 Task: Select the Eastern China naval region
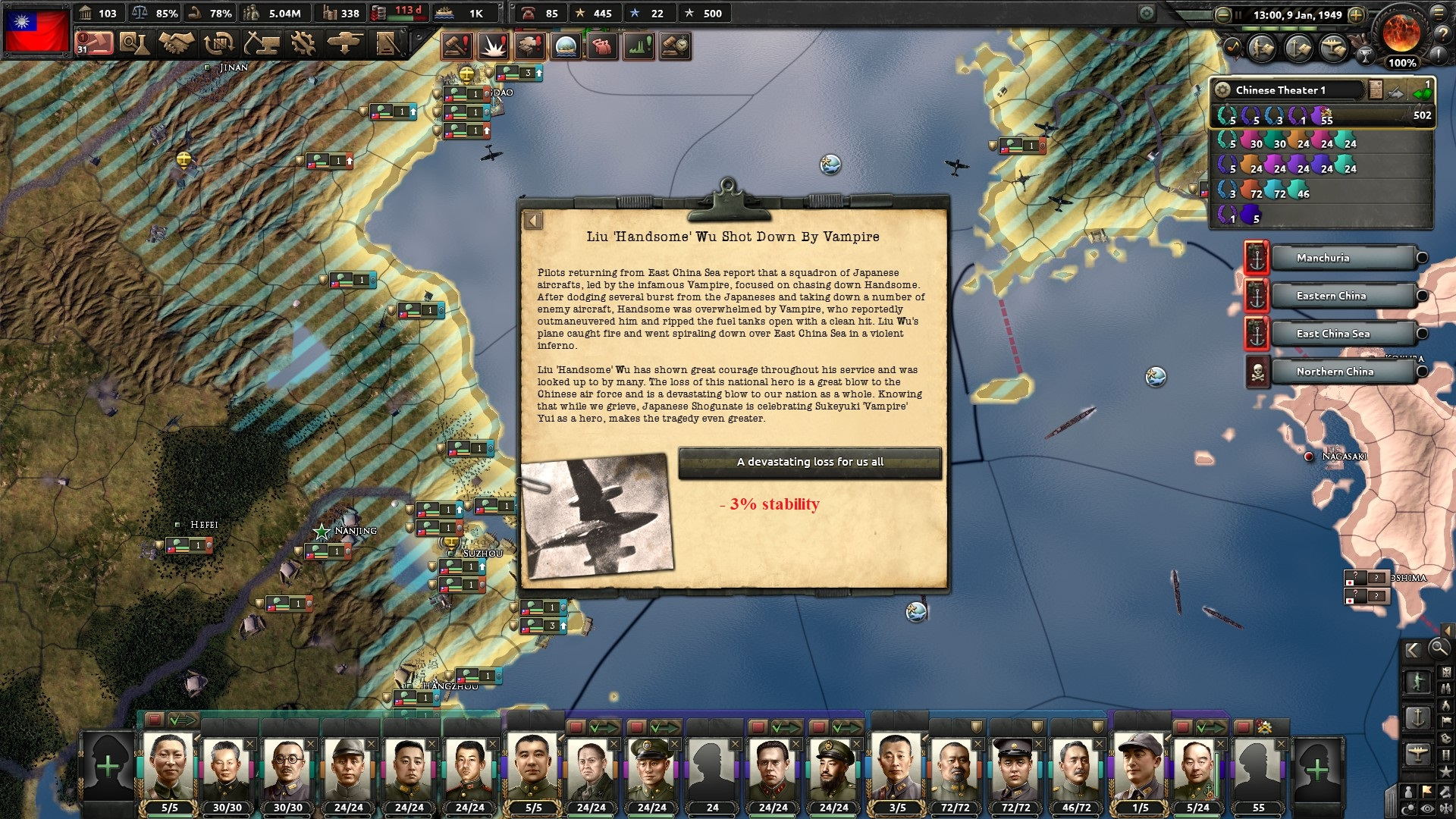tap(1342, 296)
